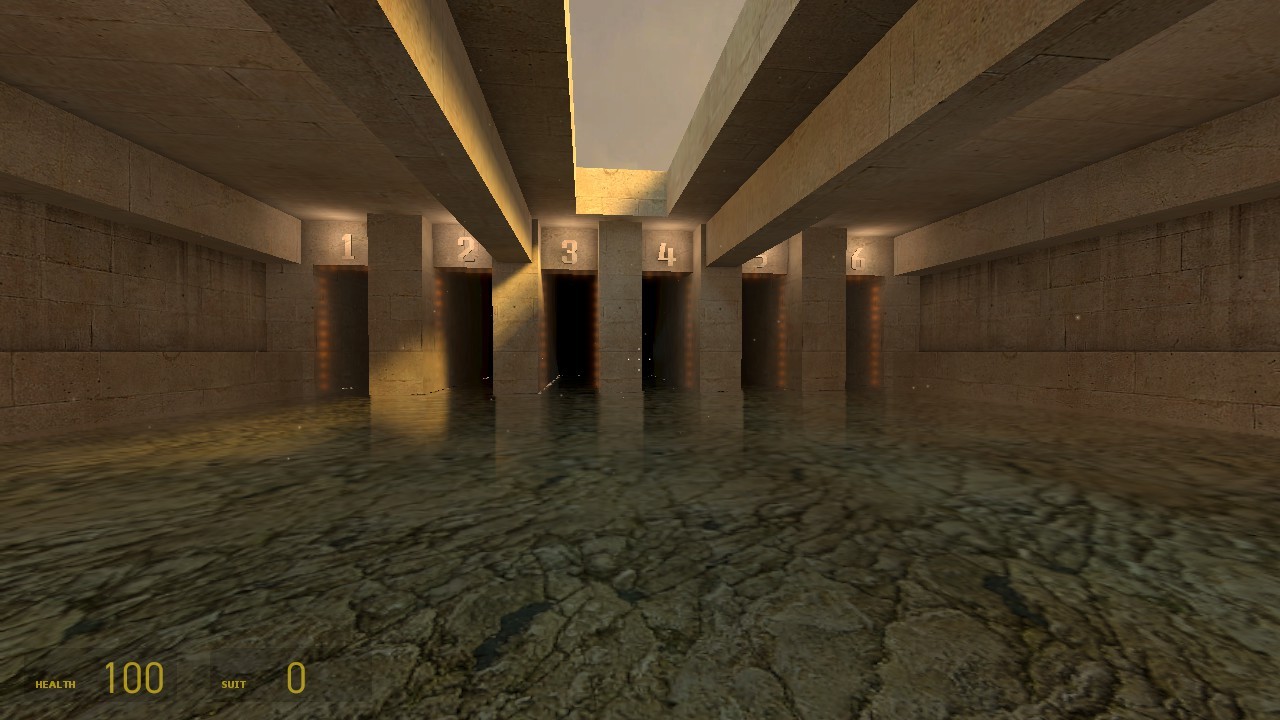Click the row of orange lights beside tunnel 1

coord(323,330)
